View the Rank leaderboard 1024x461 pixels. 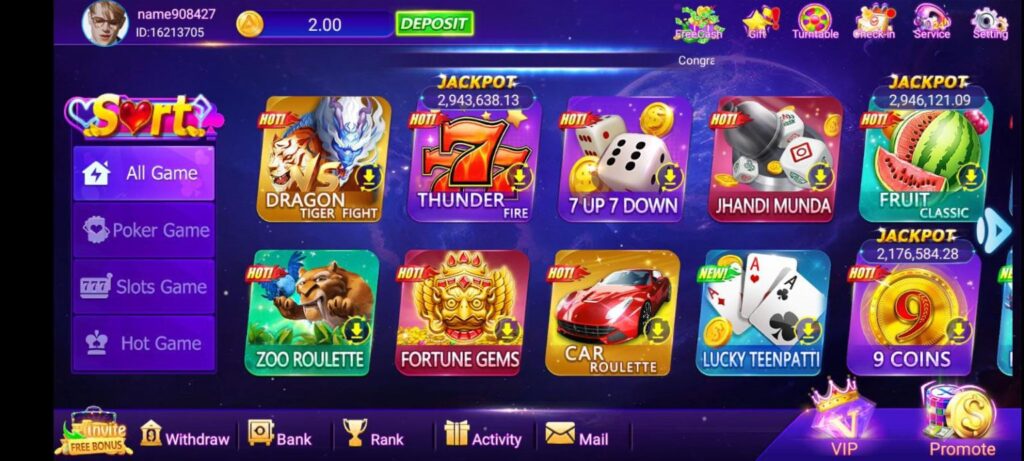pos(374,437)
